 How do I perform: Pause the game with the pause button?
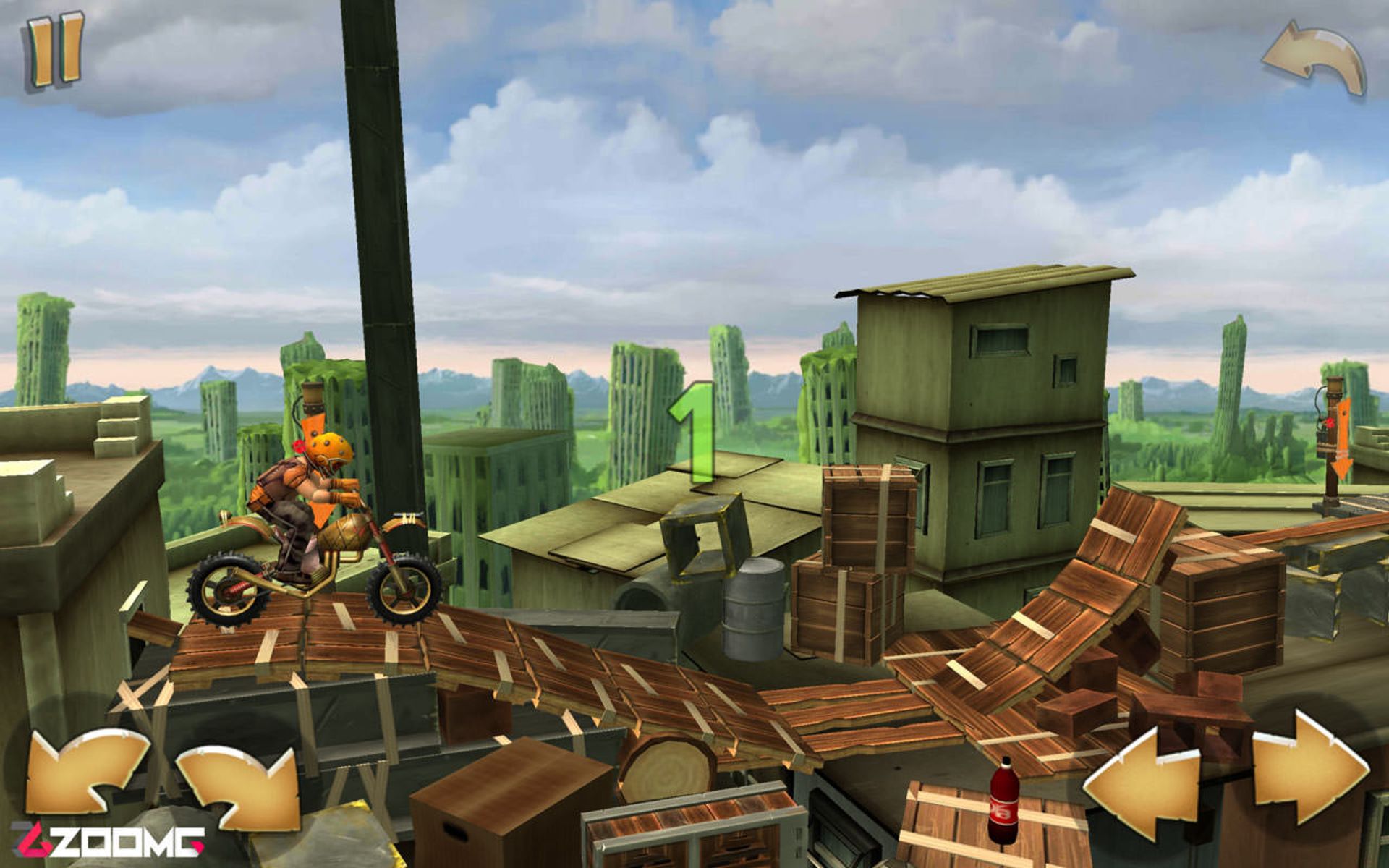click(55, 52)
